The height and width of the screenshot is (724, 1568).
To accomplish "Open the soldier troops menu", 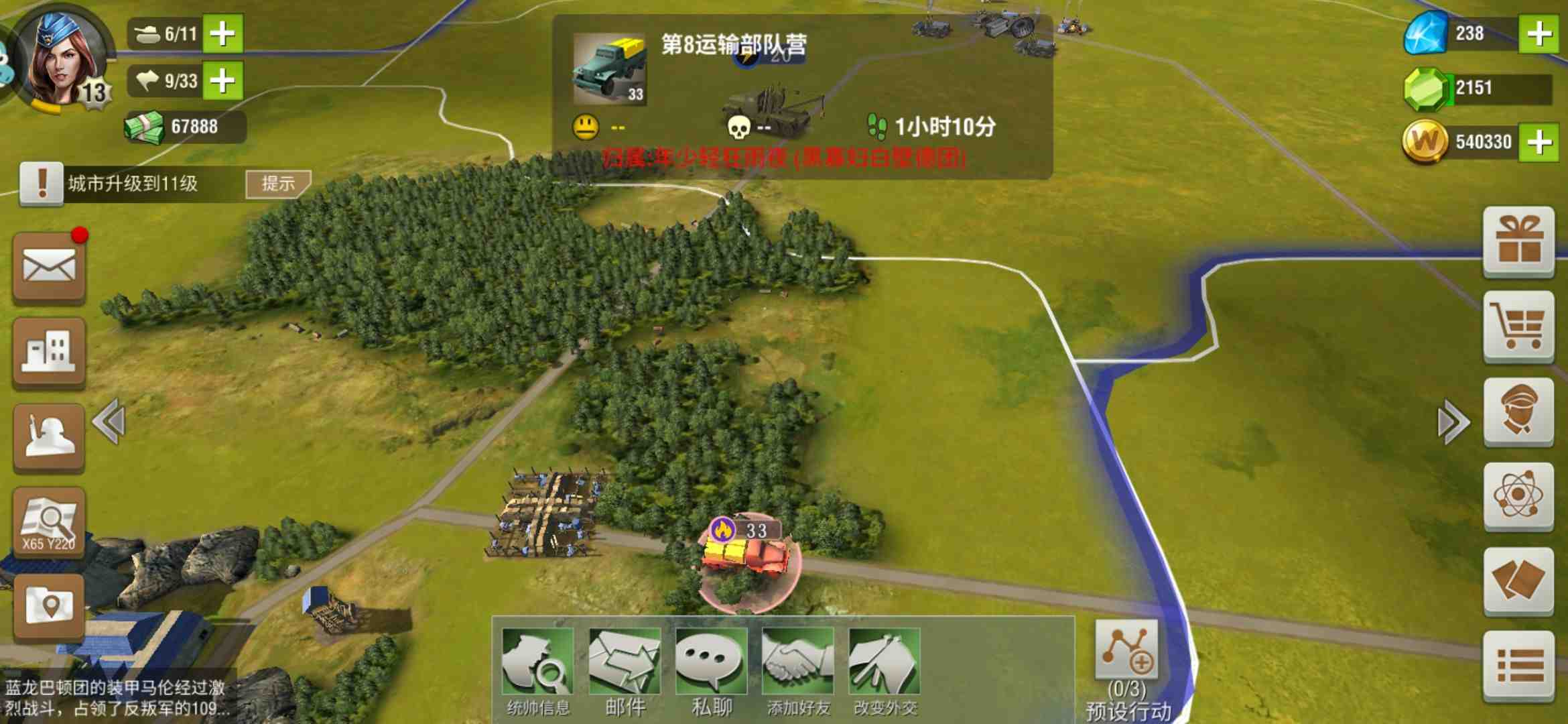I will [49, 437].
